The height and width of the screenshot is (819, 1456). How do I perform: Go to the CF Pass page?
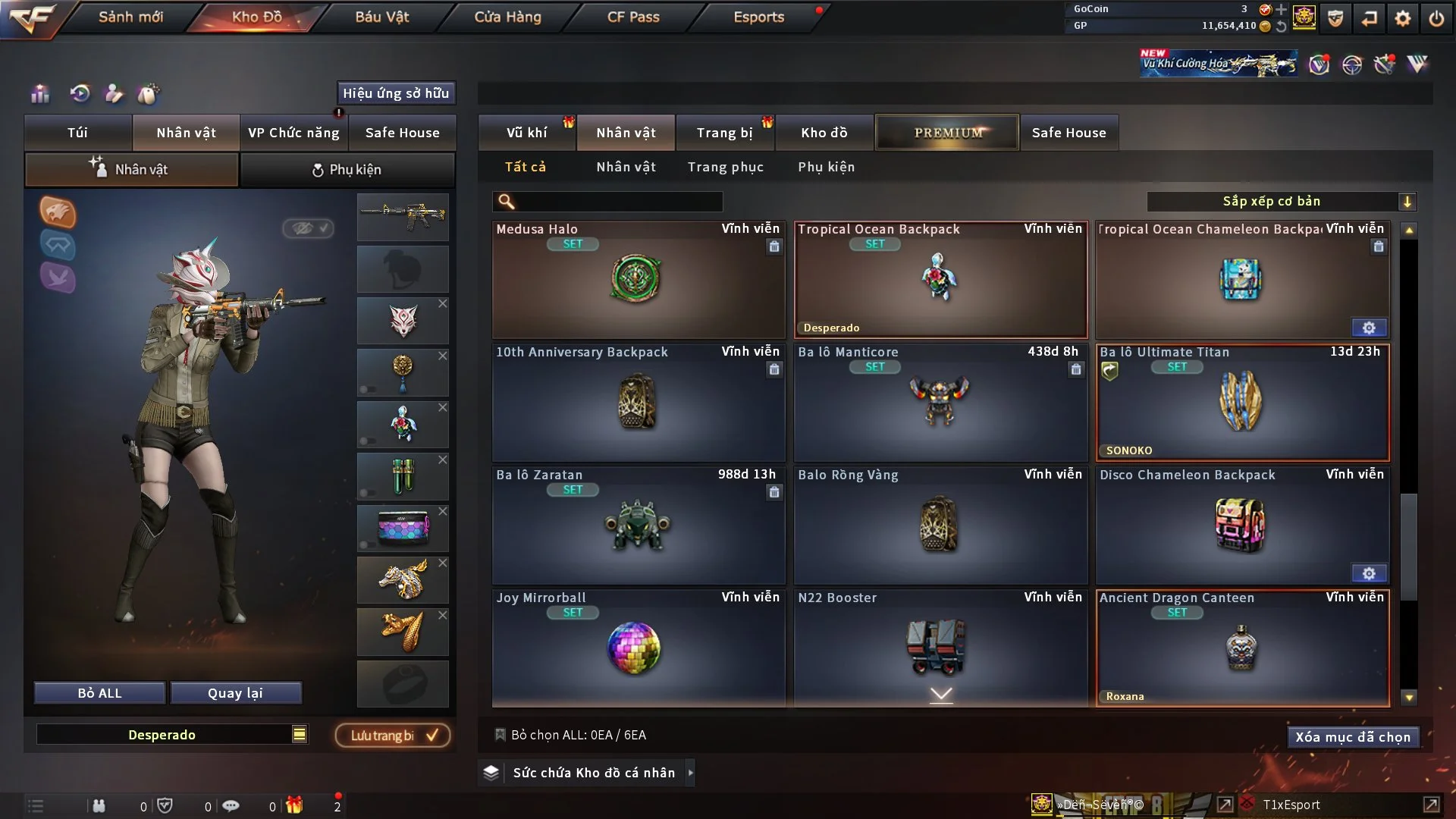click(633, 17)
